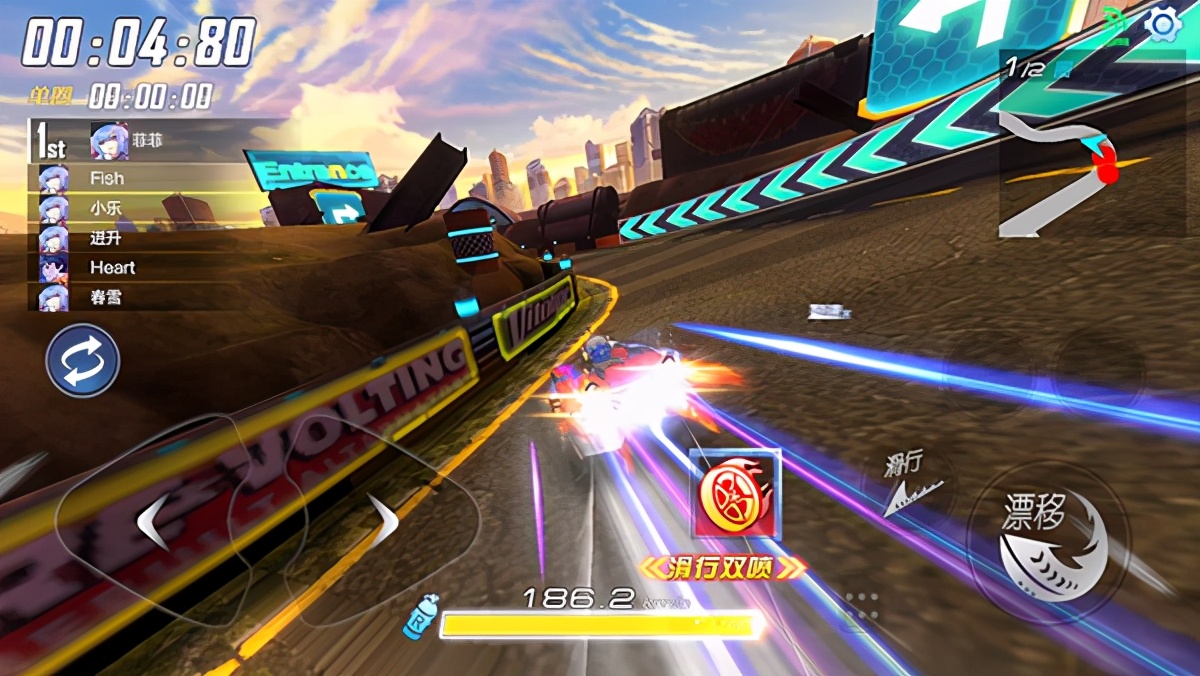Select 春雪 in the ranking list
Viewport: 1200px width, 676px height.
[106, 298]
